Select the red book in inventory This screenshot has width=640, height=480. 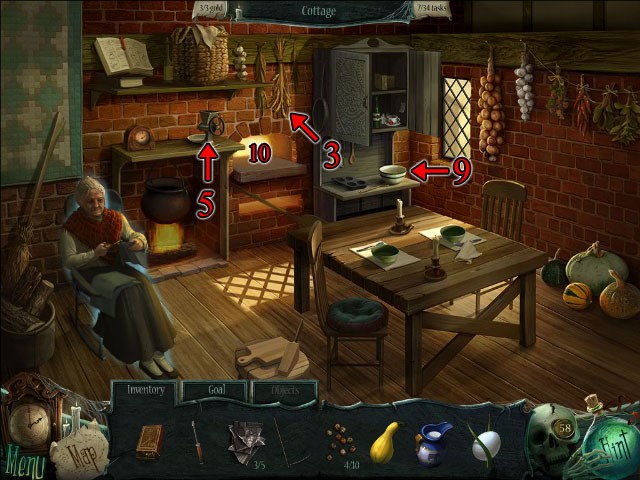[x=149, y=440]
